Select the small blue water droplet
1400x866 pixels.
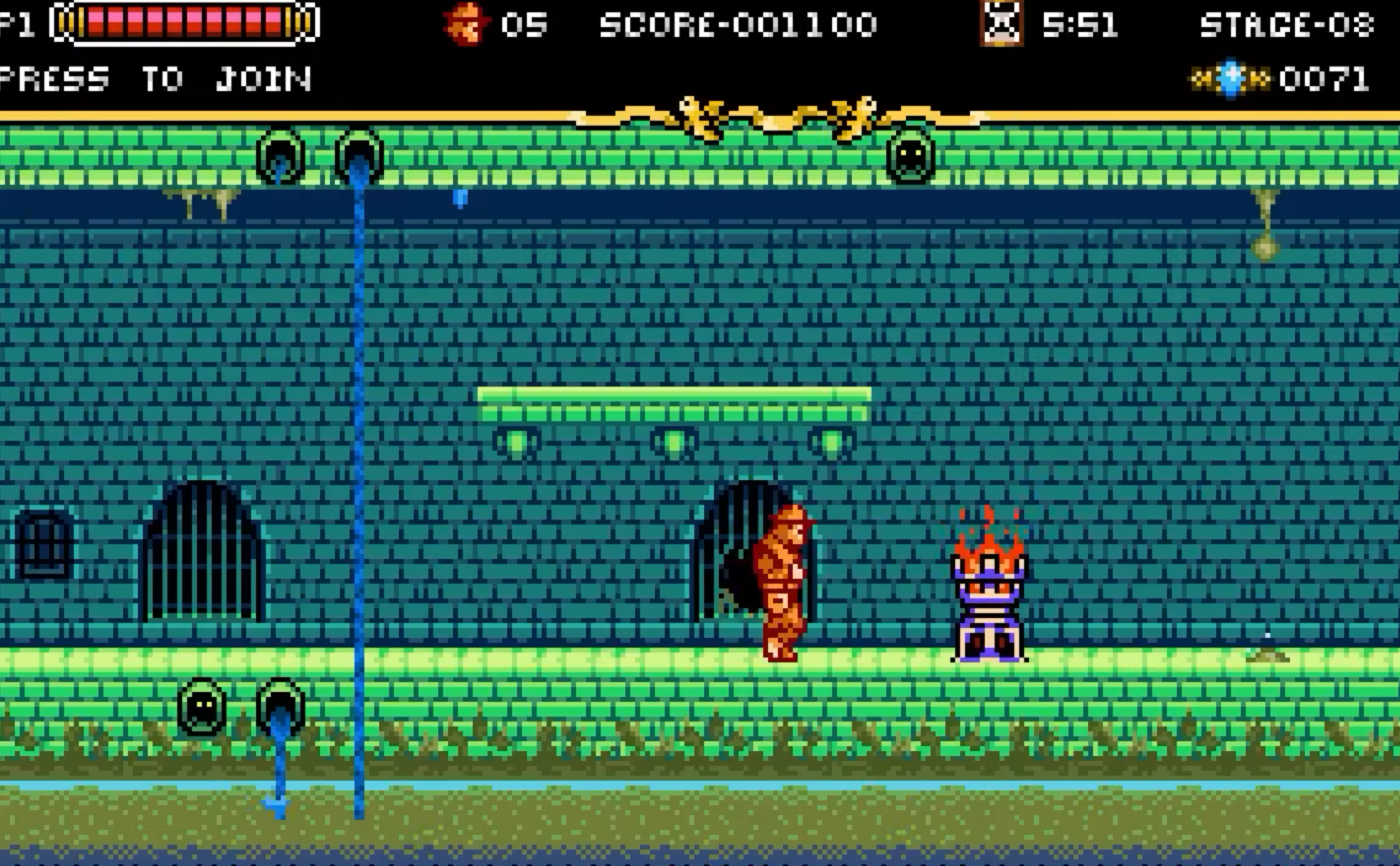click(x=460, y=198)
